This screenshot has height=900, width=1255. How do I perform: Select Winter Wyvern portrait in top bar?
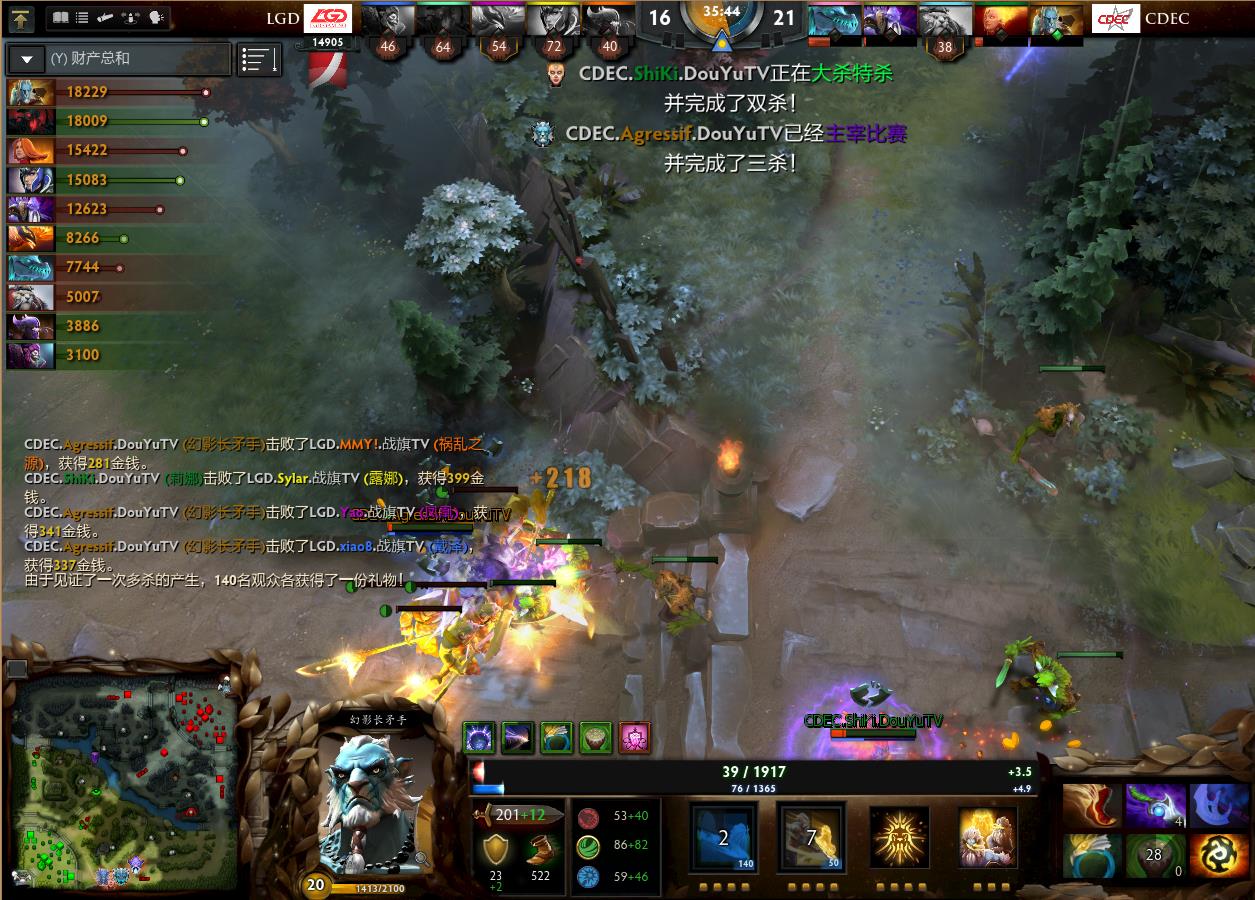point(834,20)
